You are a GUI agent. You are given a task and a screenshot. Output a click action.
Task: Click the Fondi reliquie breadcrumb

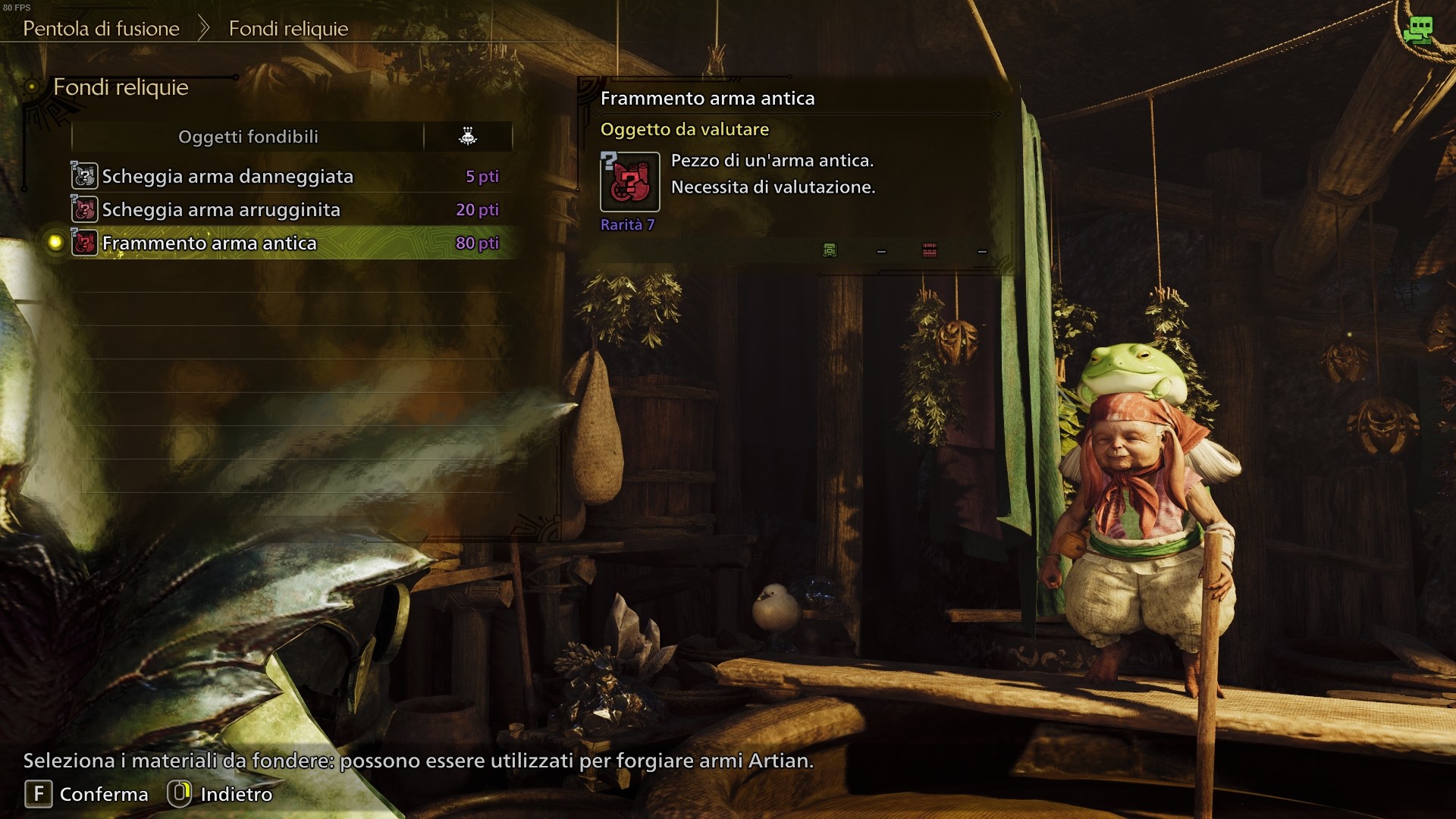pos(288,29)
